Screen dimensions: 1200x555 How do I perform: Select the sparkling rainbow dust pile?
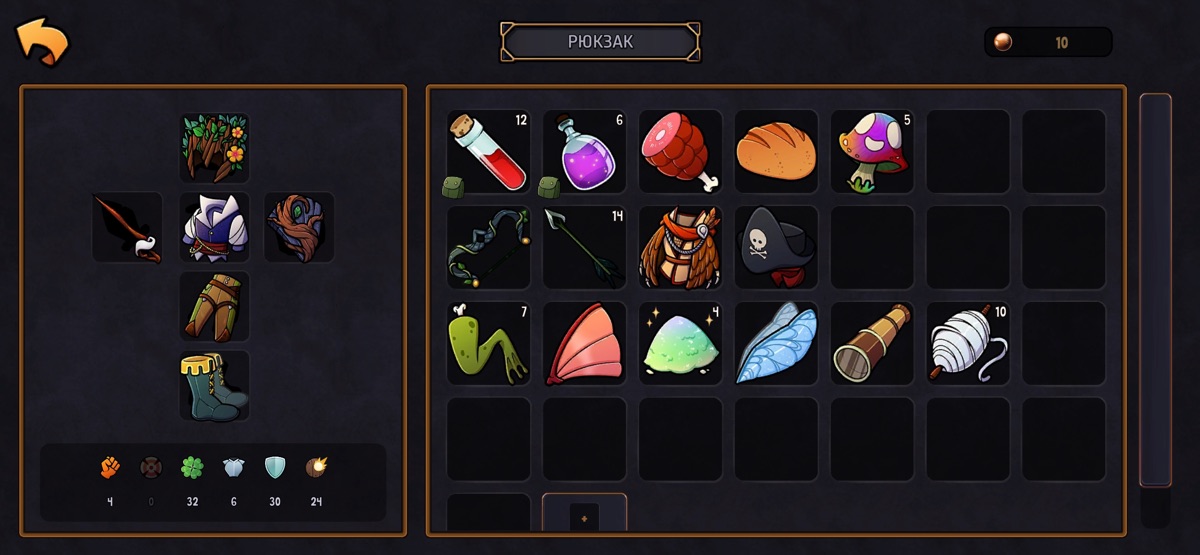(680, 343)
